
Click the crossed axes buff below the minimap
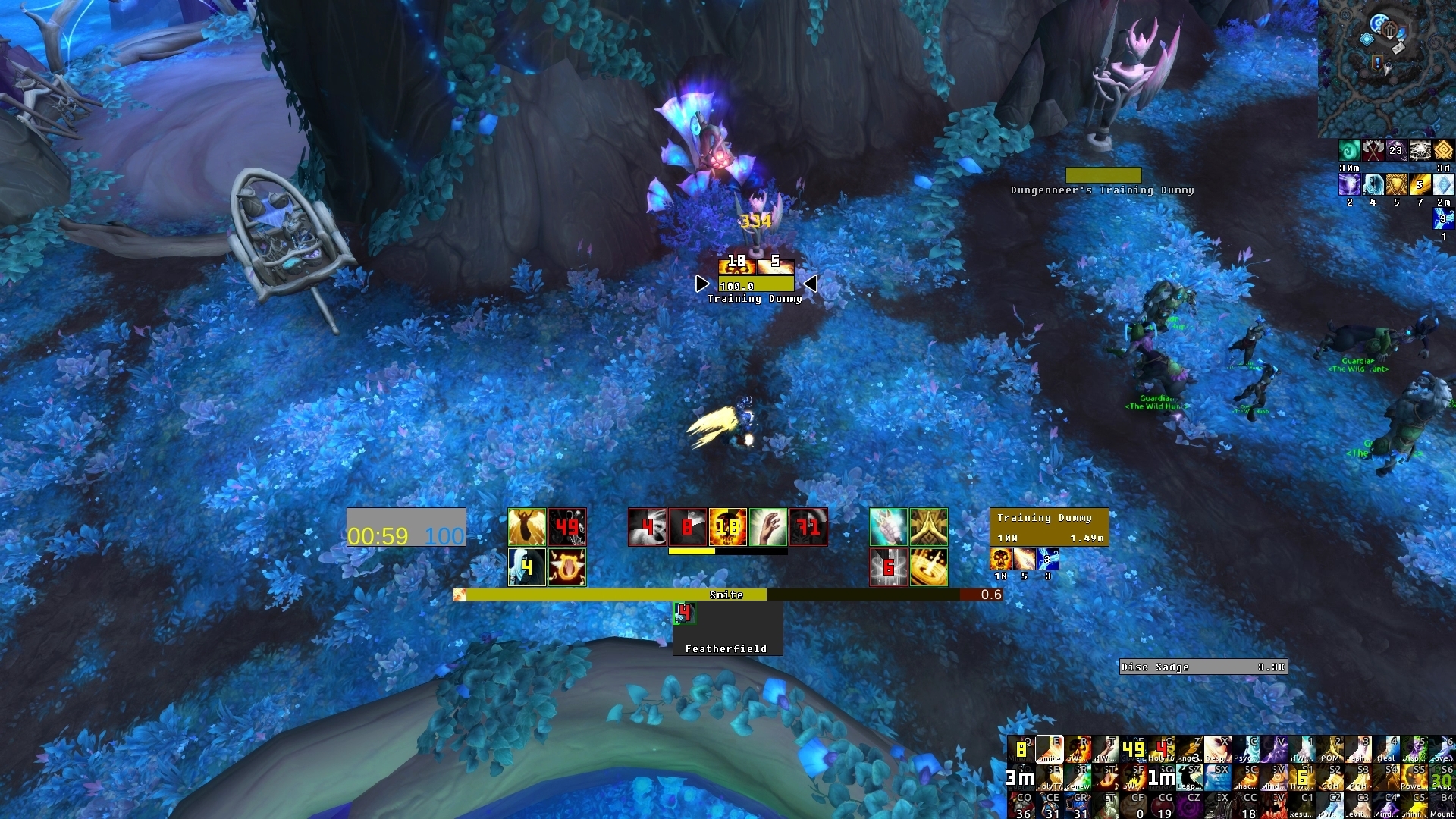[x=1373, y=150]
